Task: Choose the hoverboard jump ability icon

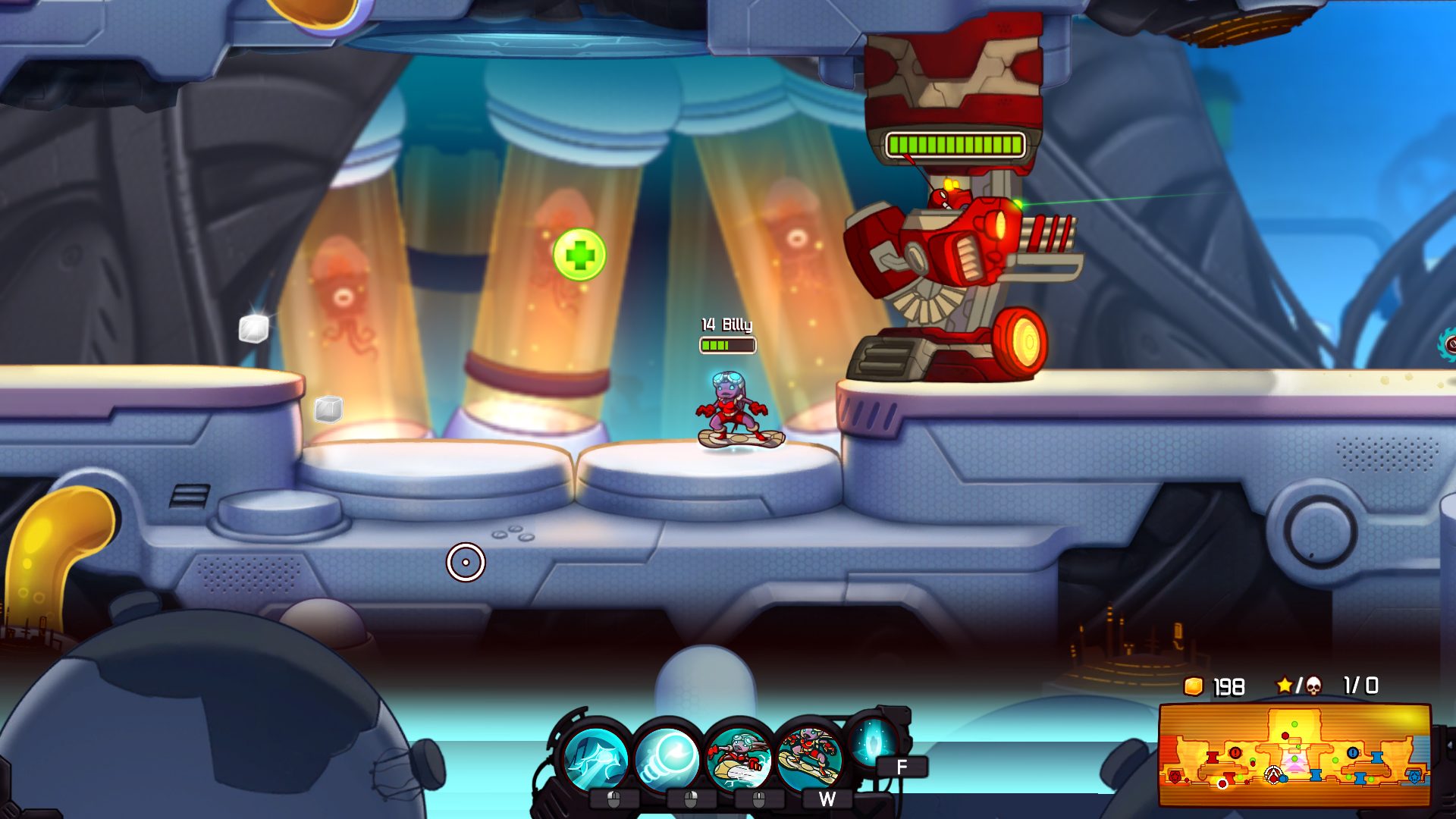Action: [x=809, y=755]
